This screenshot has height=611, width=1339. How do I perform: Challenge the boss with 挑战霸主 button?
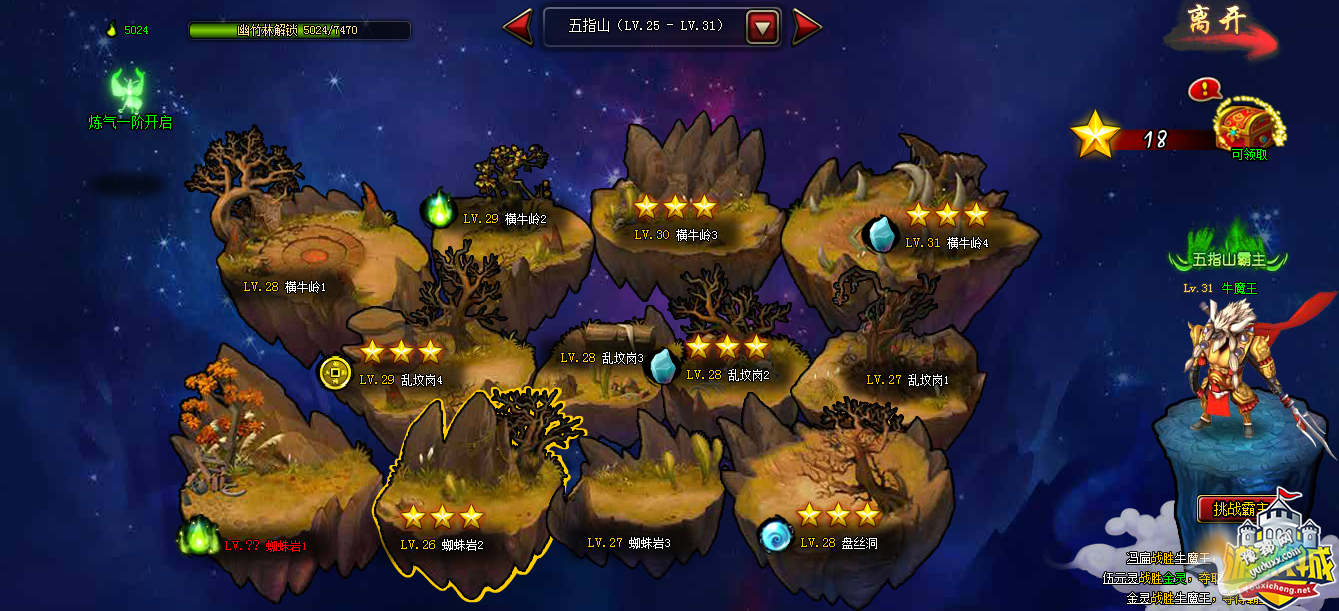1240,509
